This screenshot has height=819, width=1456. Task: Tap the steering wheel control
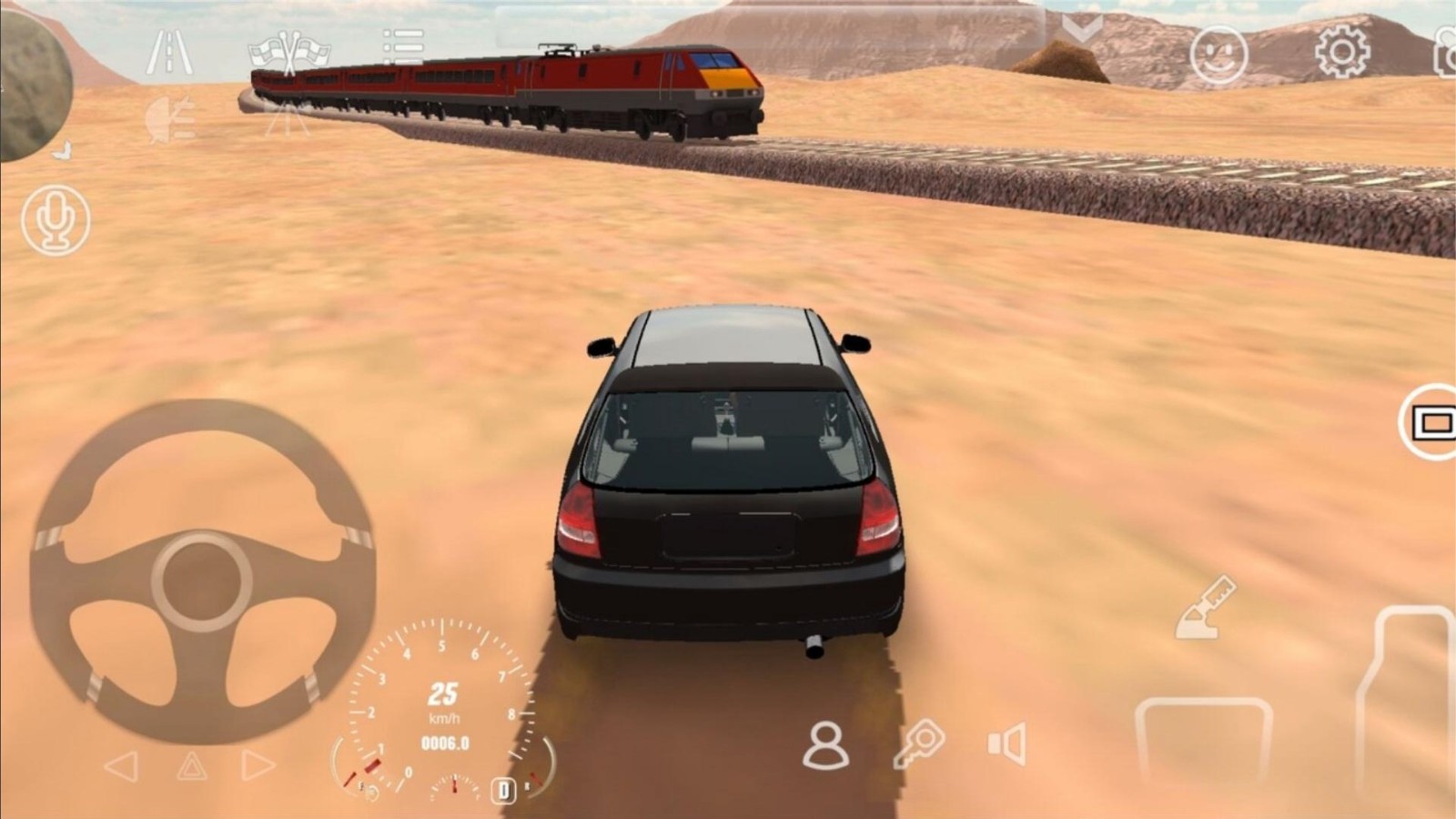click(202, 571)
